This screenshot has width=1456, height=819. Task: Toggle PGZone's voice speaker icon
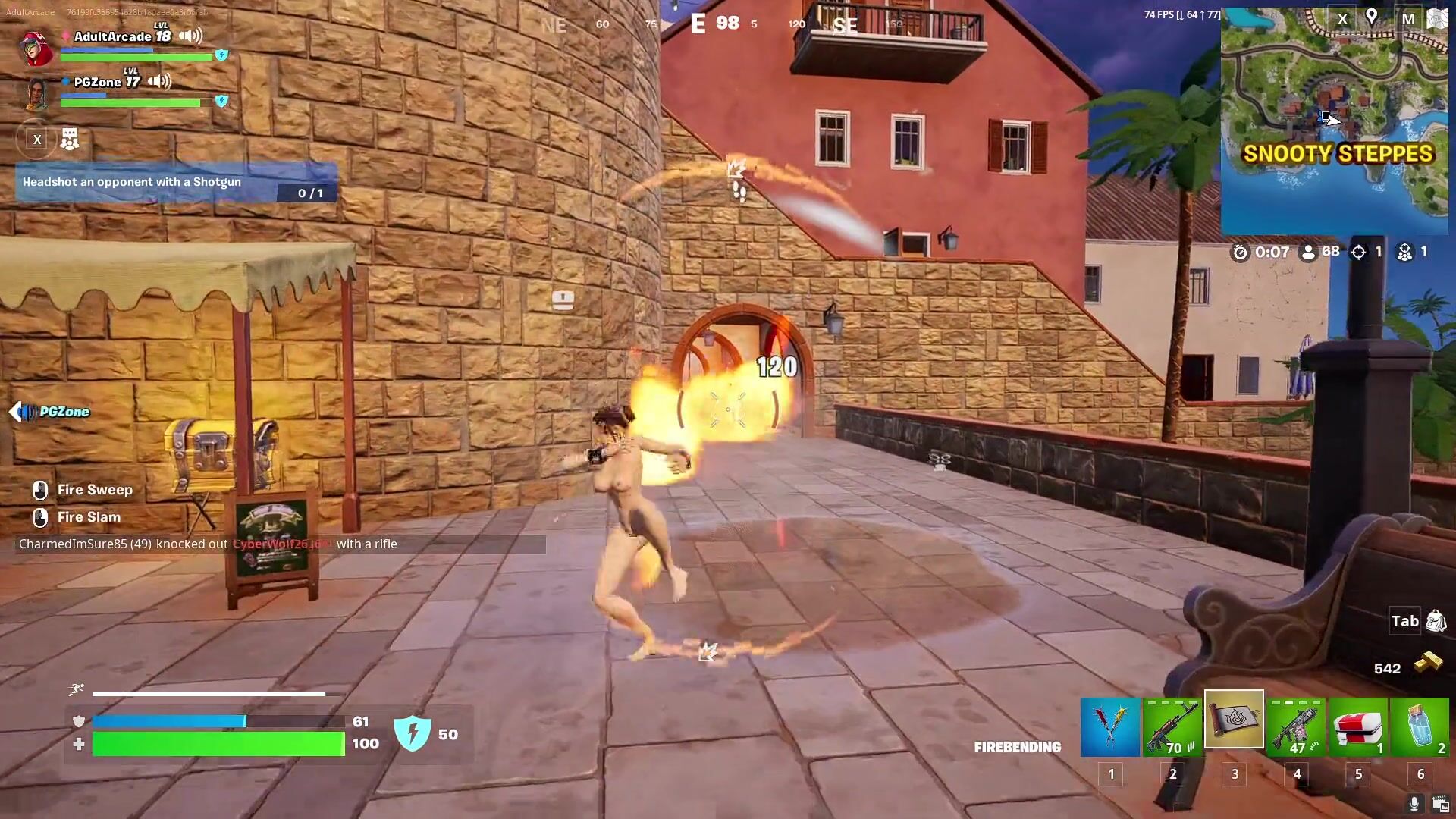pyautogui.click(x=159, y=81)
